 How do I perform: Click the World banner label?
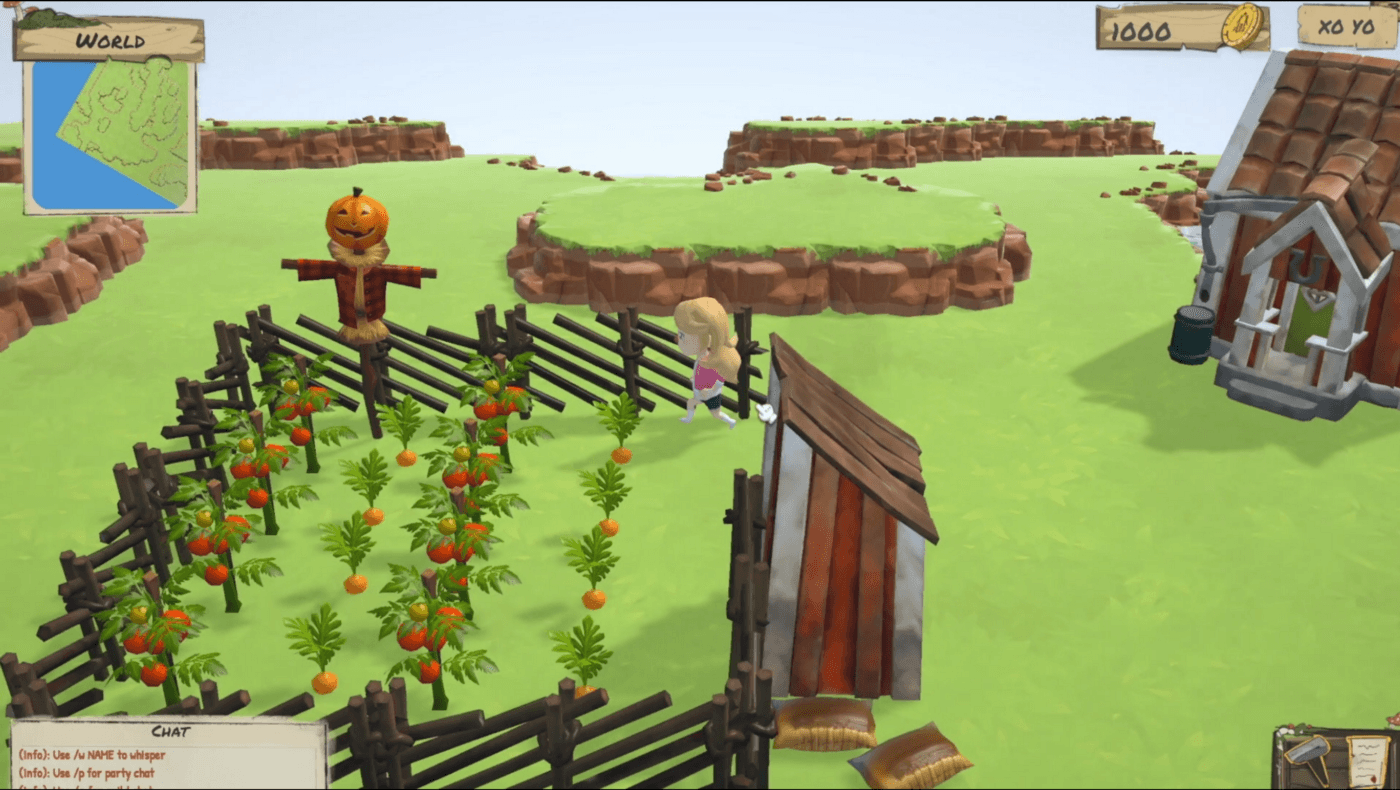tap(109, 40)
